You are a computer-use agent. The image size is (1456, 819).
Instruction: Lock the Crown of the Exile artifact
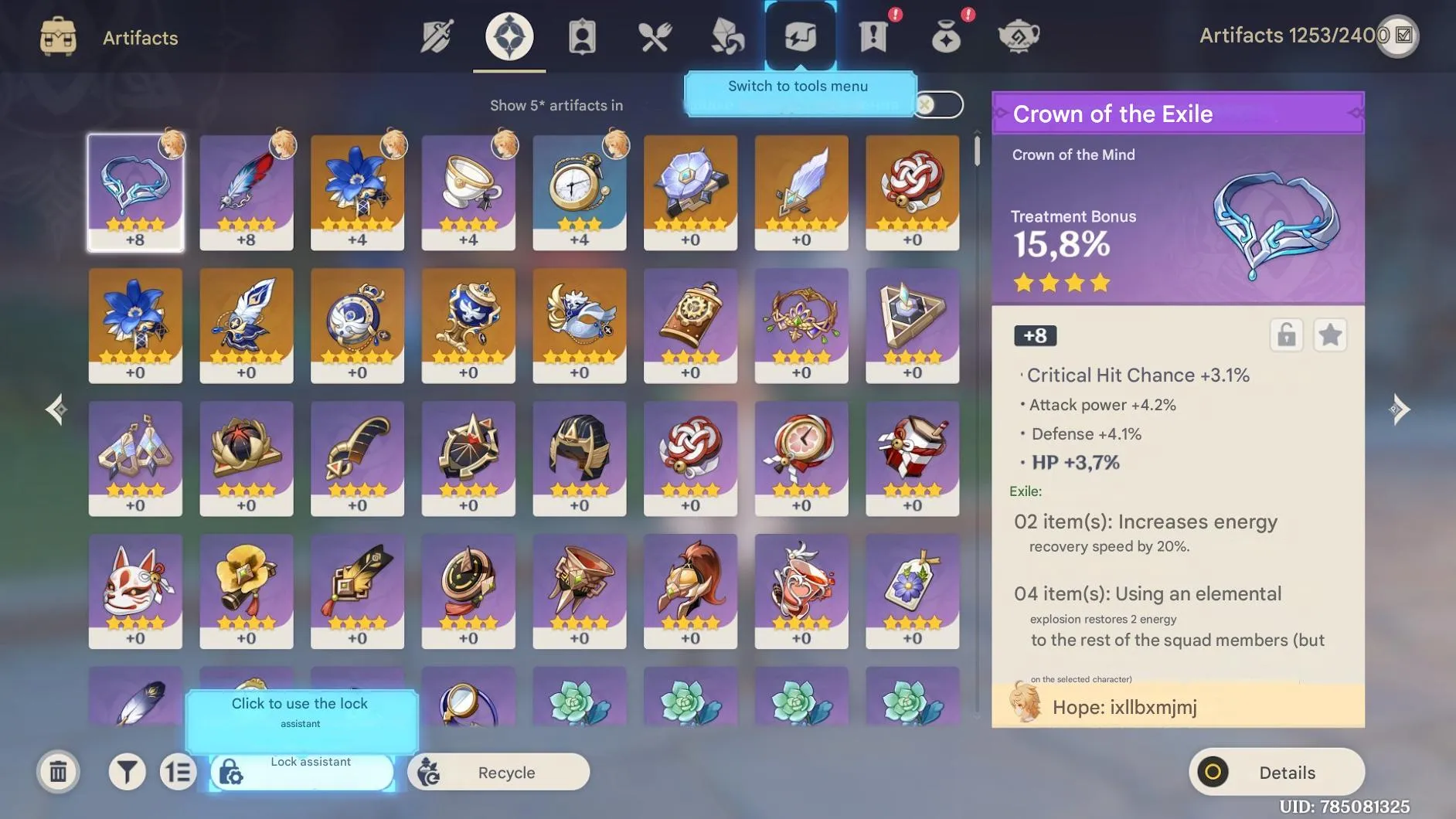[x=1286, y=335]
